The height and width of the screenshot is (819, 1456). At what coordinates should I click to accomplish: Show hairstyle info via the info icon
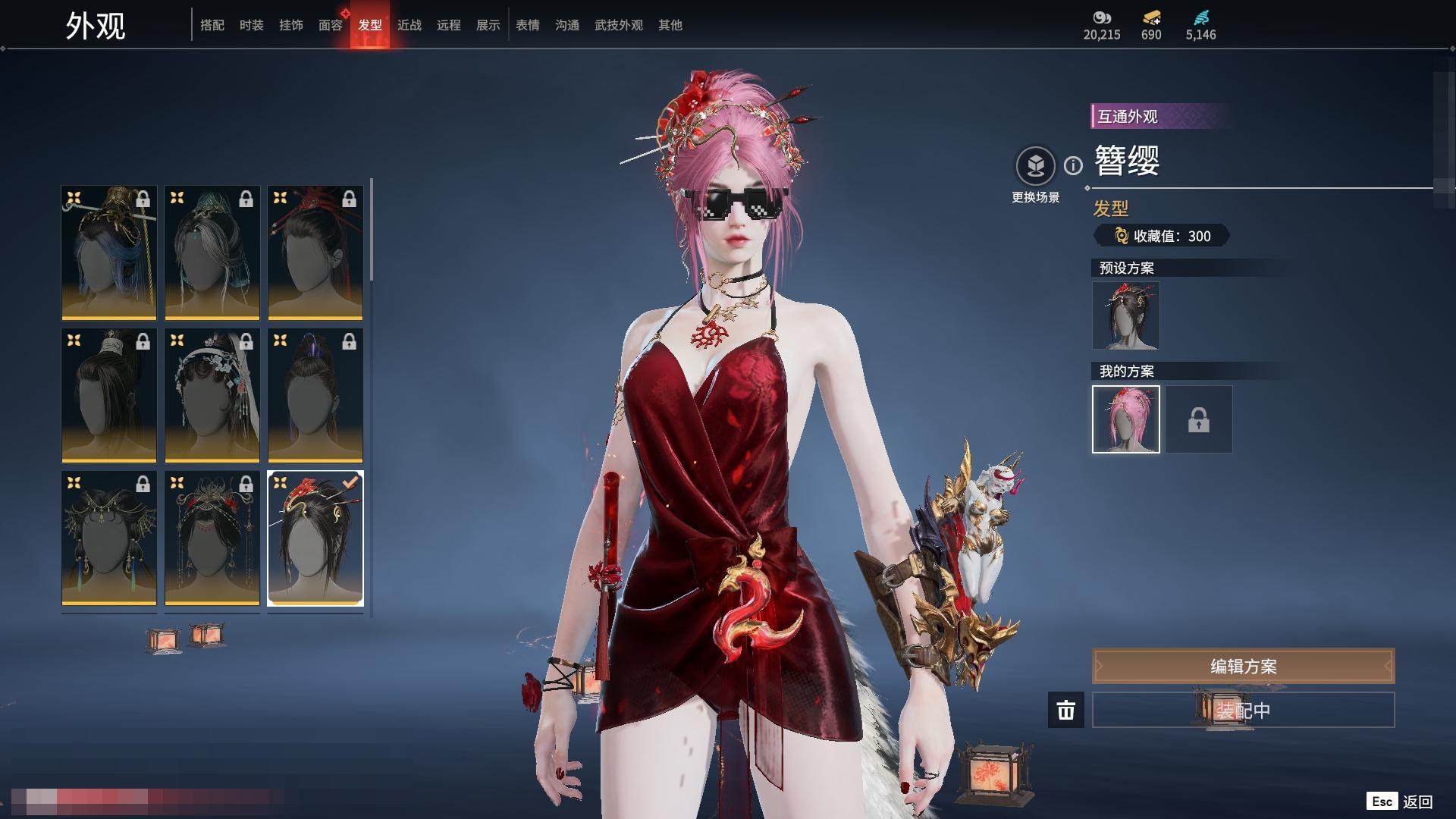tap(1073, 165)
